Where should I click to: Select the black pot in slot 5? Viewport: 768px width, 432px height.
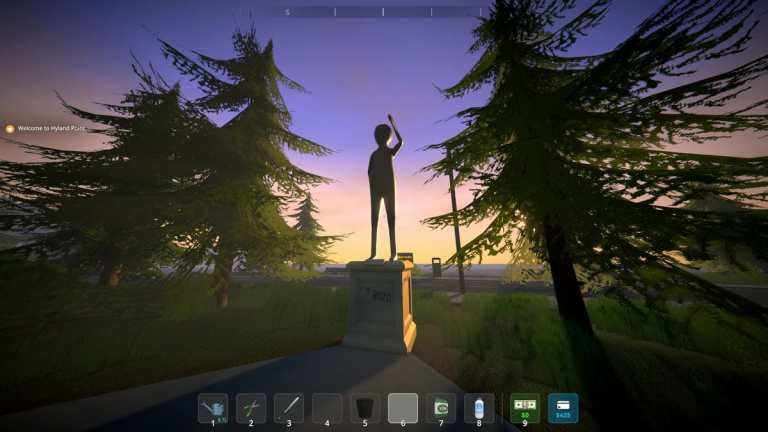[x=365, y=408]
